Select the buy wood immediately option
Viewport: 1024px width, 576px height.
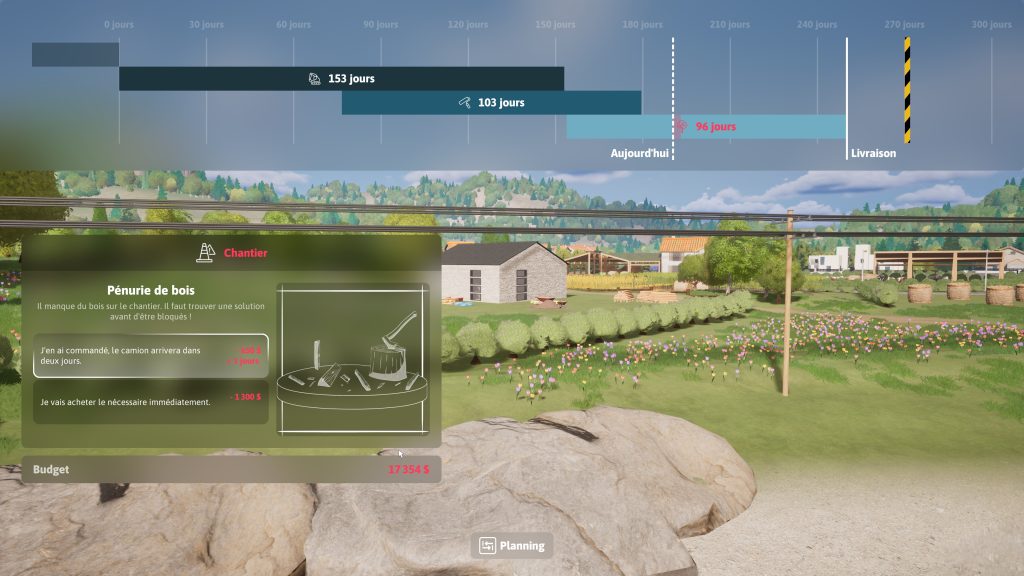(x=150, y=402)
